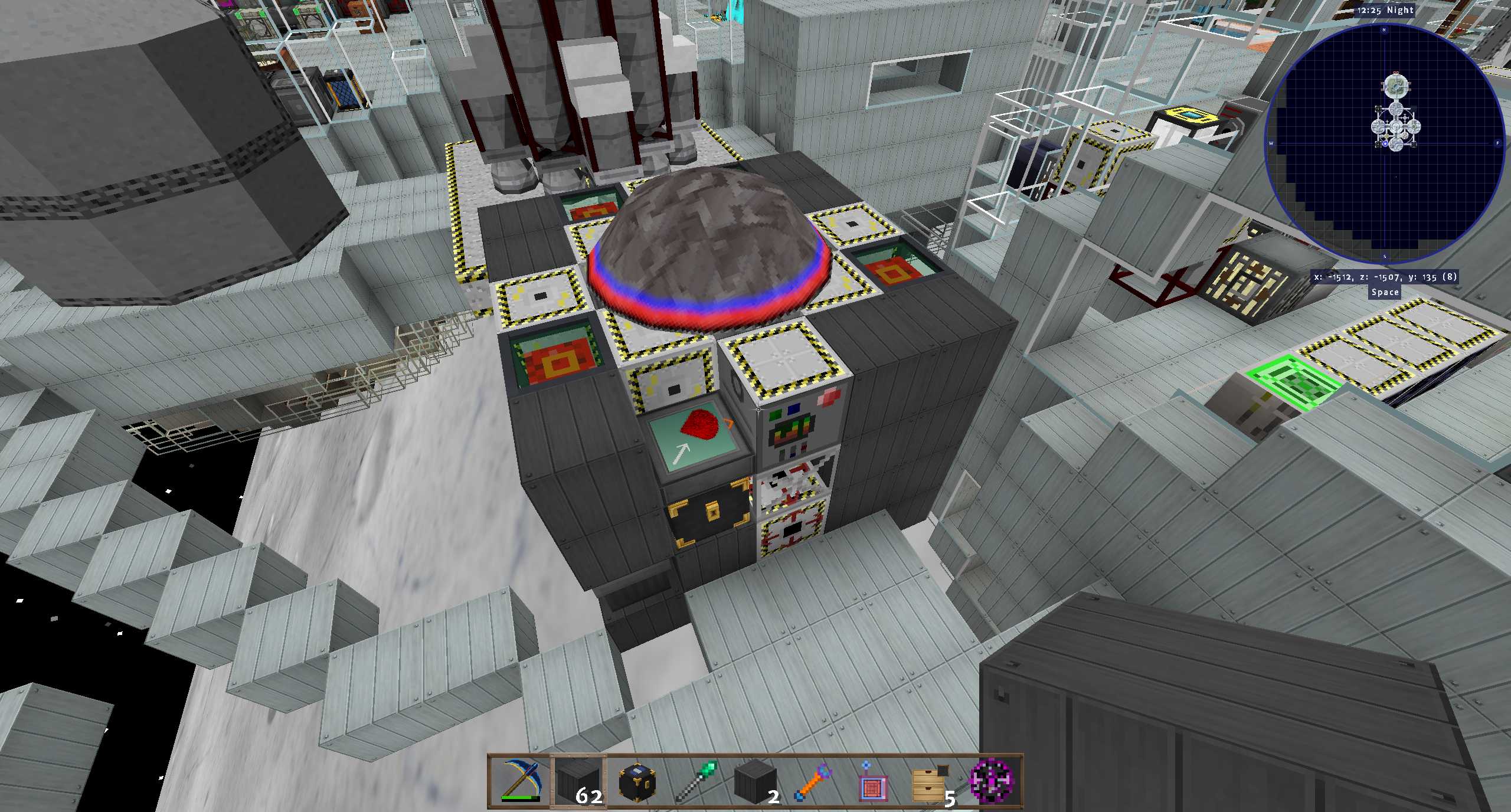Equip the orange wrench tool
This screenshot has width=1511, height=812.
814,781
